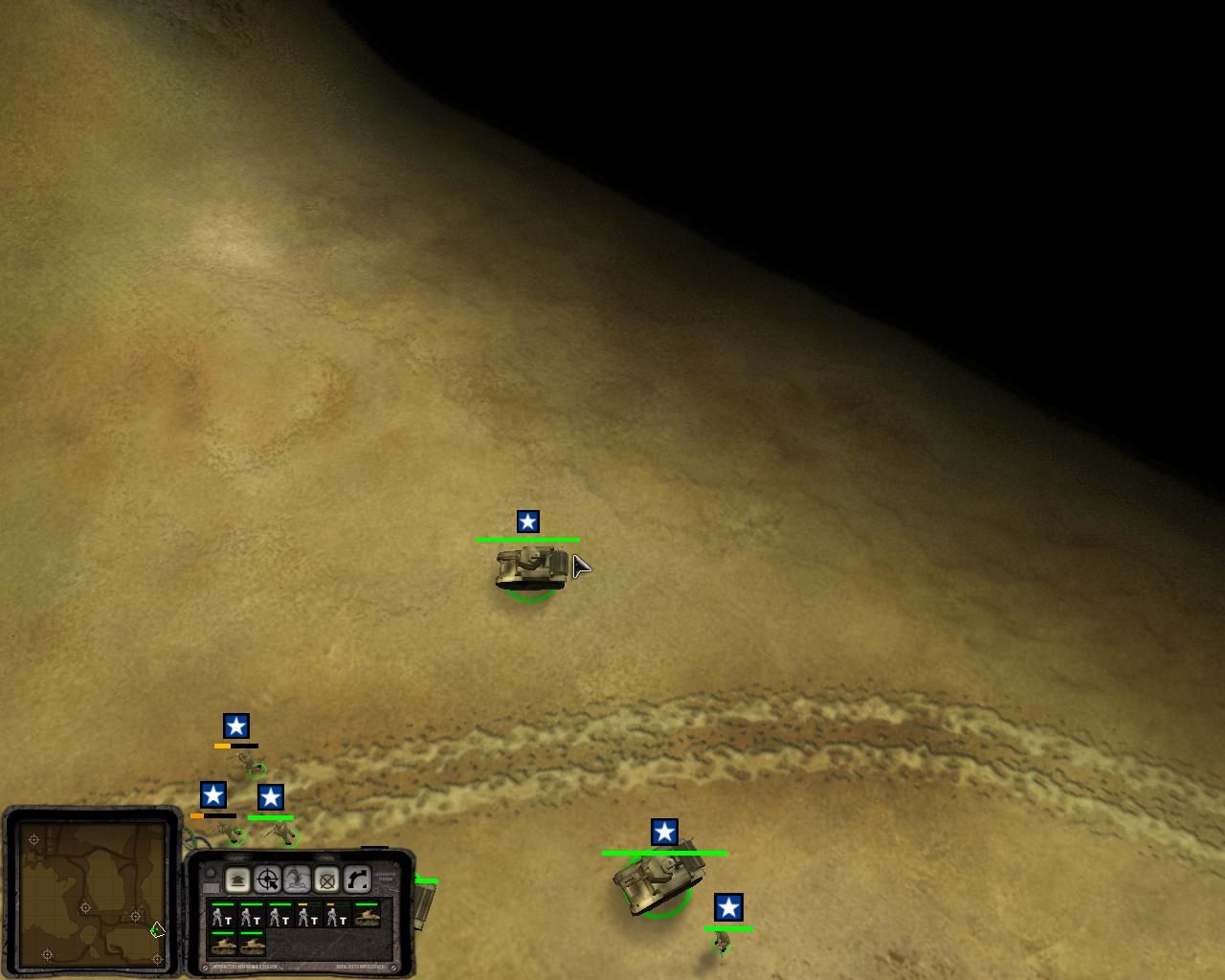This screenshot has width=1225, height=980.
Task: Activate the stacked up-arrows command button
Action: pos(237,880)
